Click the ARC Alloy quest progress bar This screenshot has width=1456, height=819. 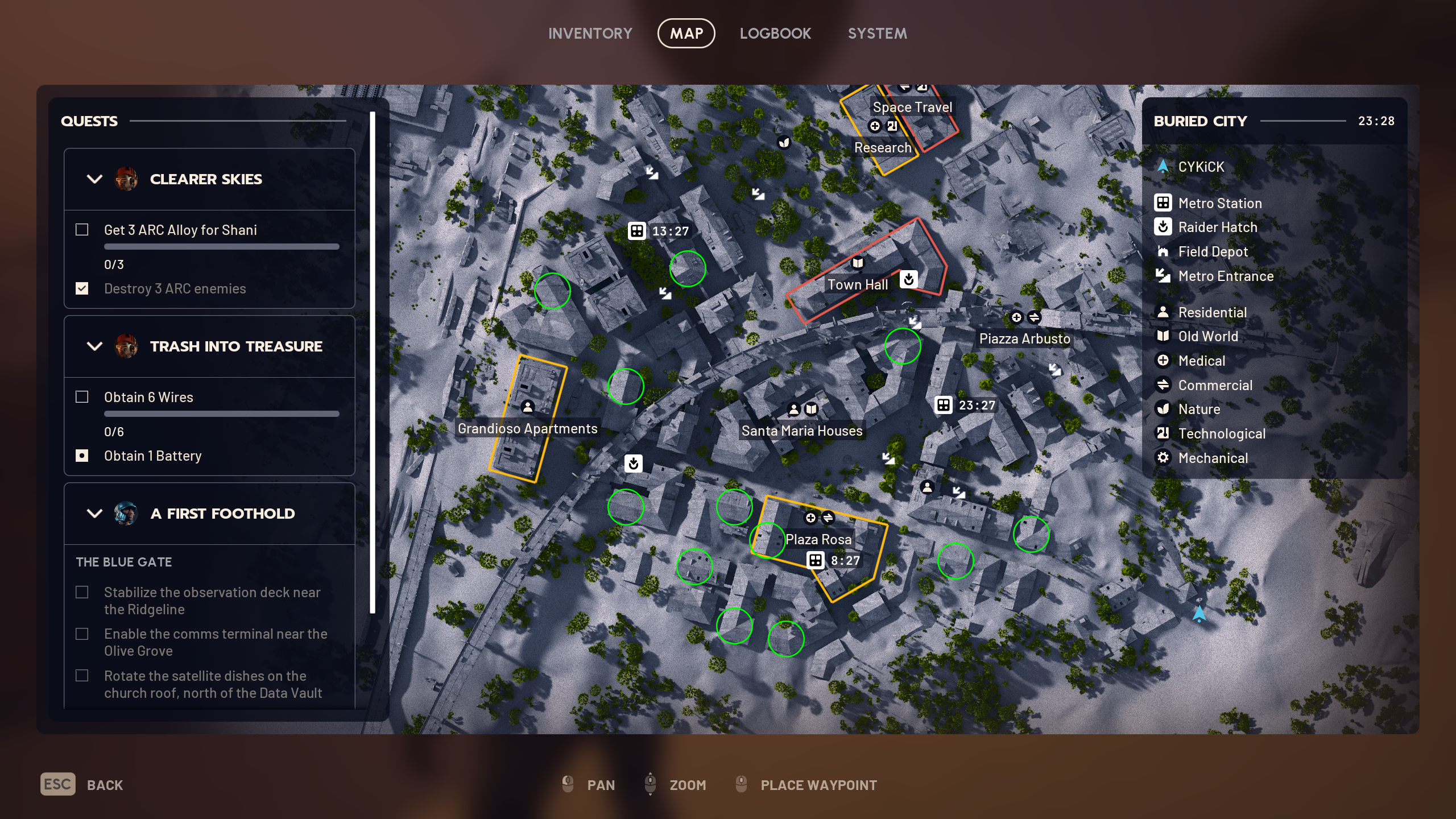pos(221,246)
